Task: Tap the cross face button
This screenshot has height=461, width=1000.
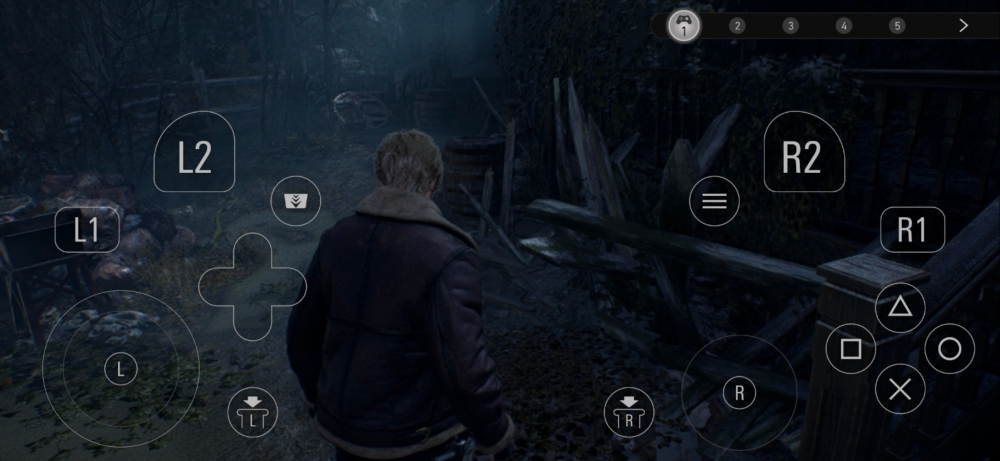Action: [x=900, y=389]
